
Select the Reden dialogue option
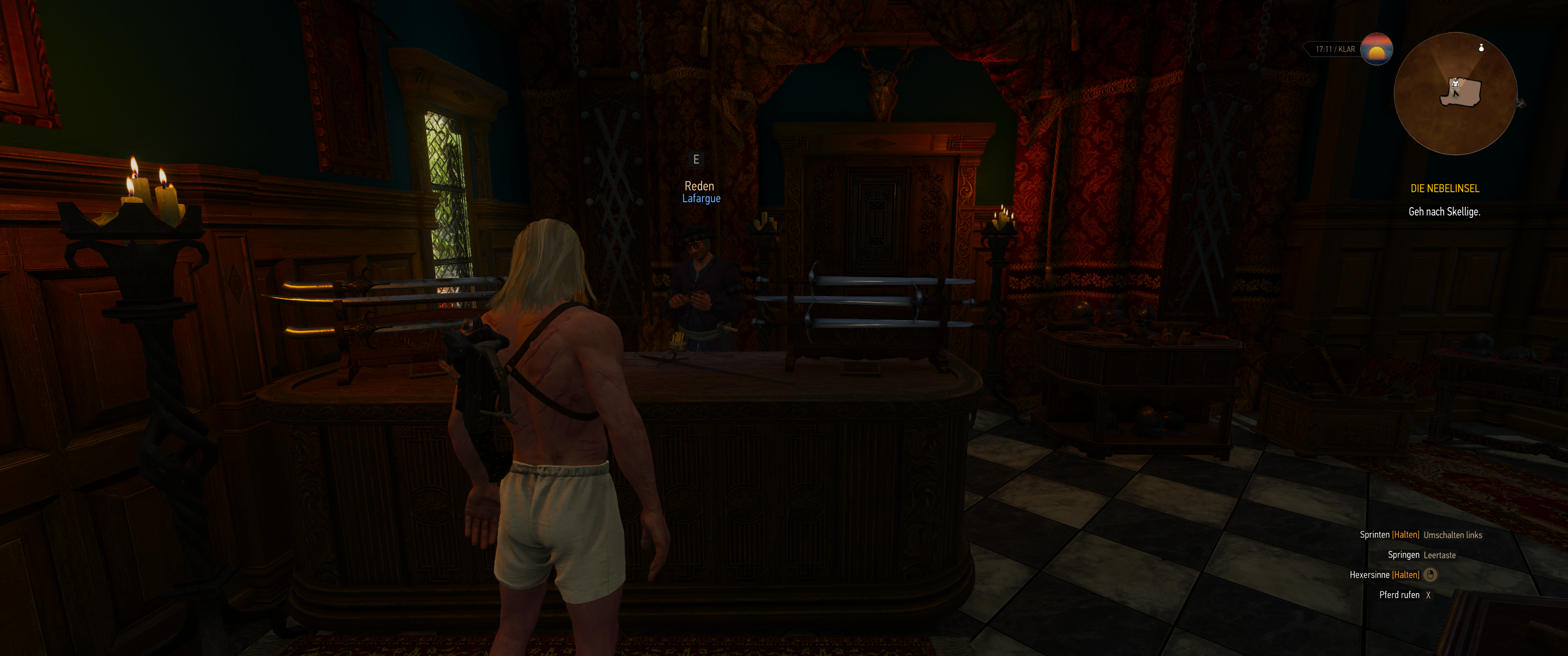tap(700, 185)
